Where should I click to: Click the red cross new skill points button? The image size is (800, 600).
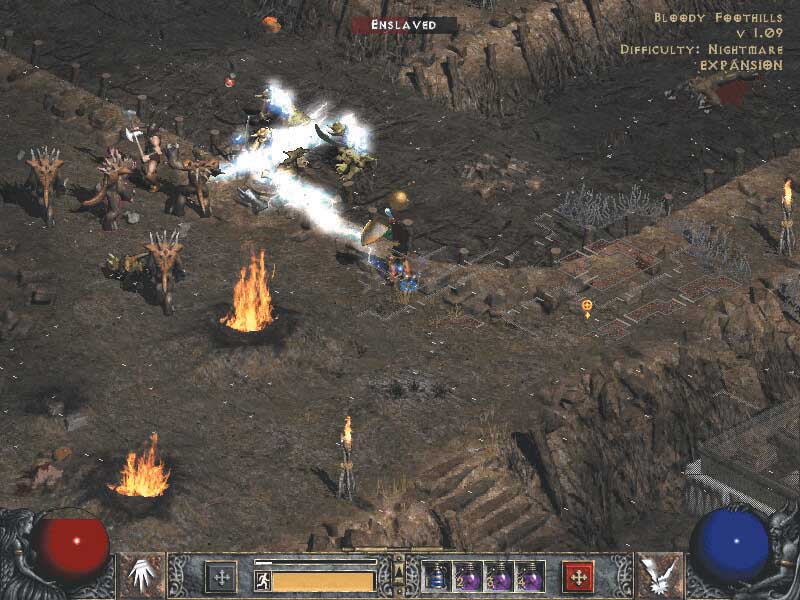point(579,577)
